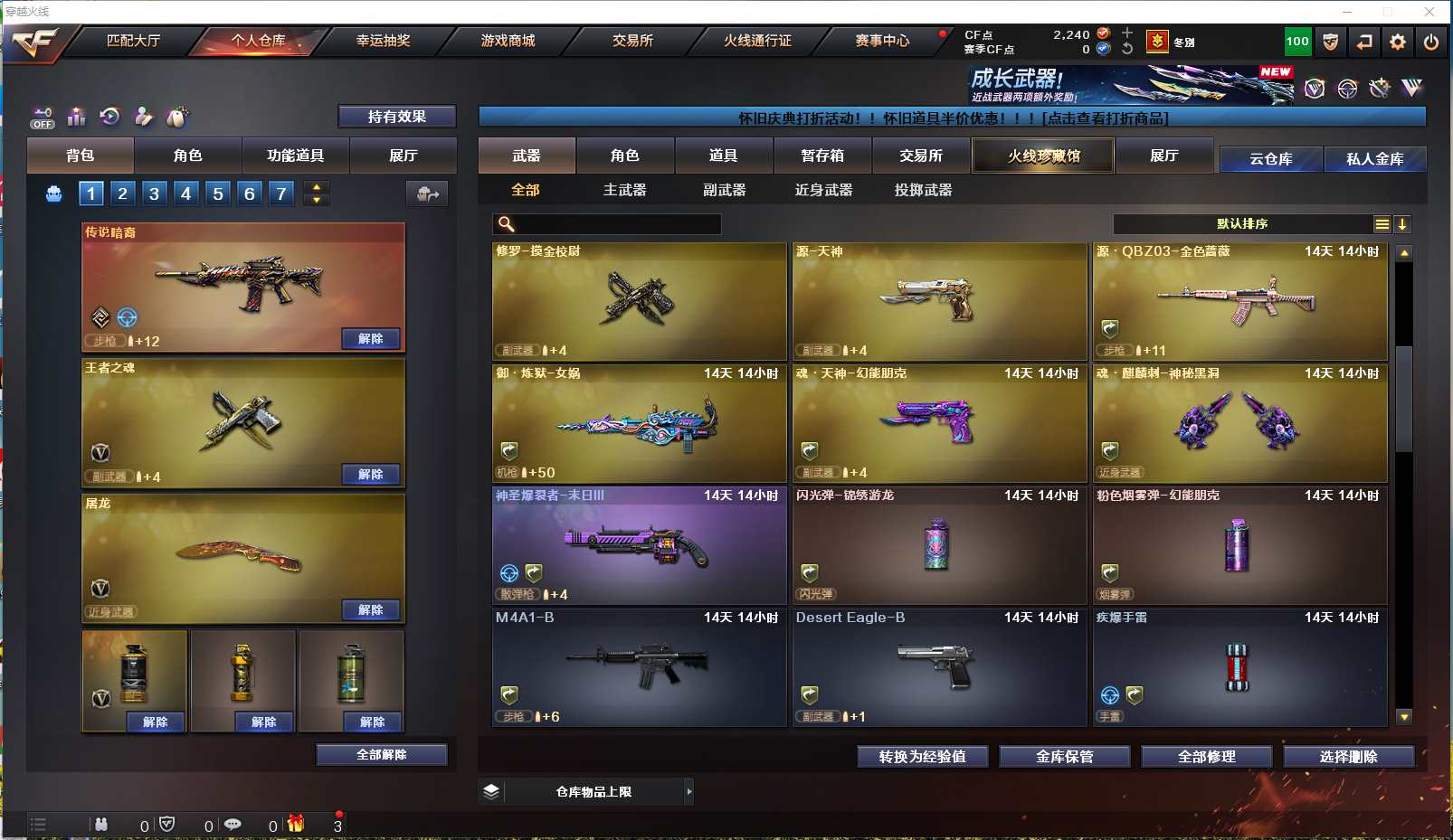Image resolution: width=1453 pixels, height=840 pixels.
Task: Open the 默认排序 sort dropdown
Action: [x=1242, y=224]
